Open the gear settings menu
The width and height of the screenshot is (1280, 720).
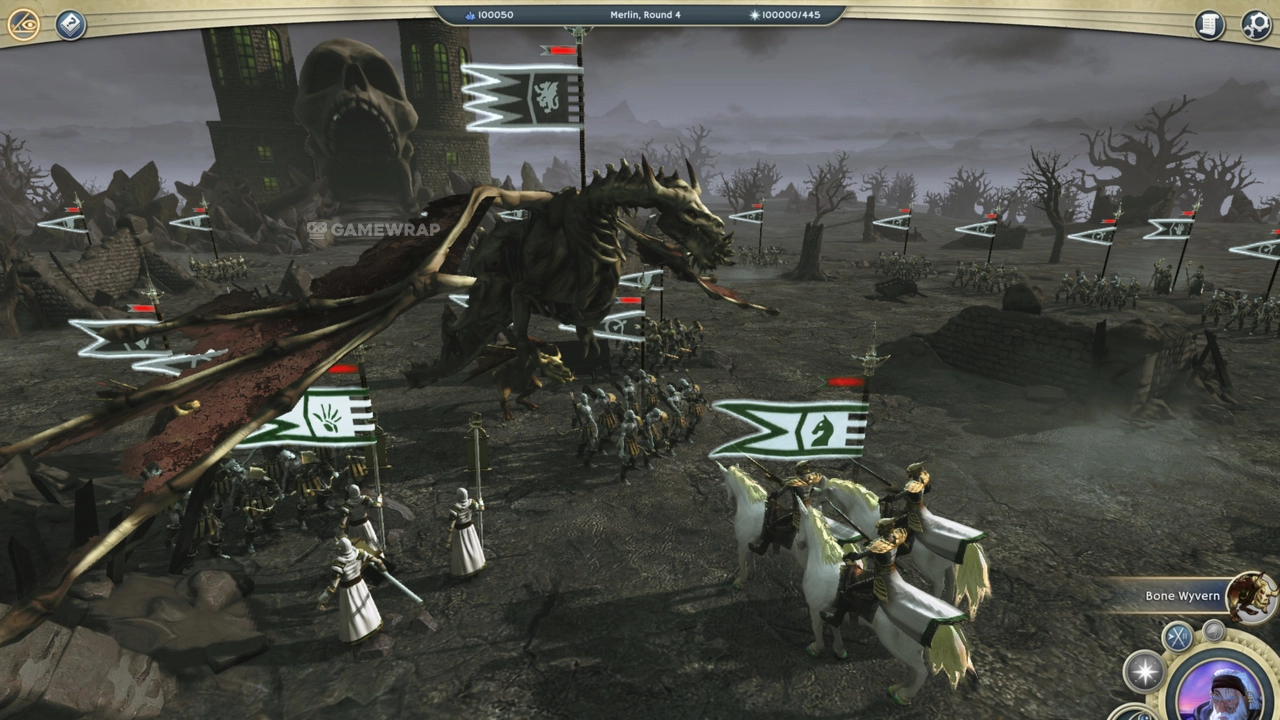coord(1256,24)
